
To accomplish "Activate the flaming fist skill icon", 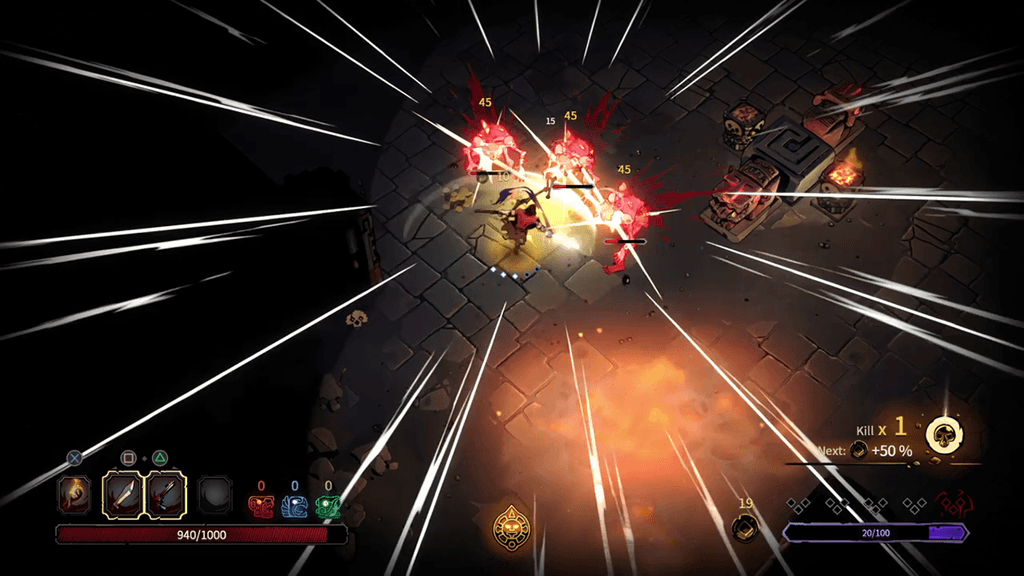I will 74,493.
